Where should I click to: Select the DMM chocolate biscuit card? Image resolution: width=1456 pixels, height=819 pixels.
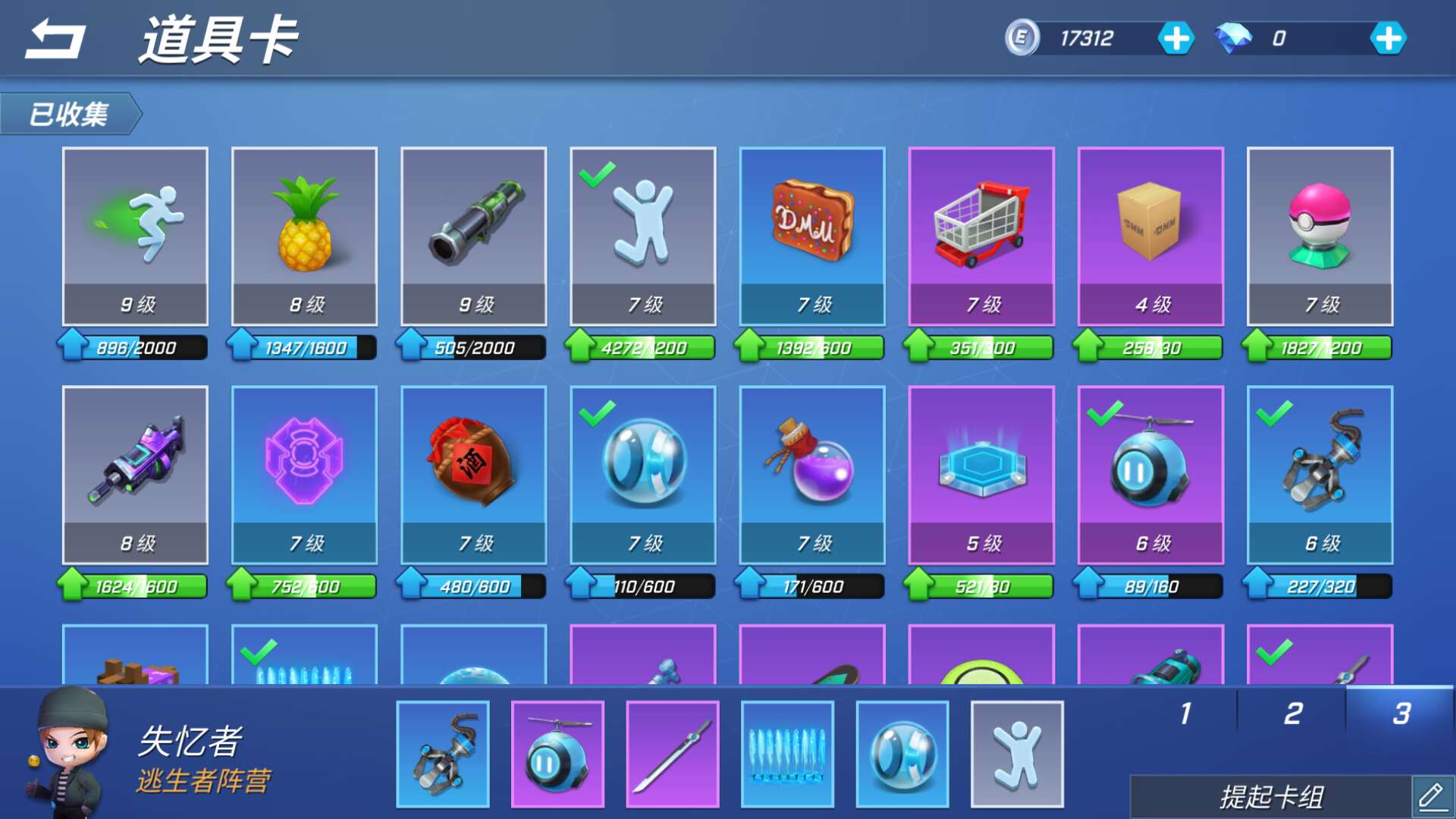point(812,235)
